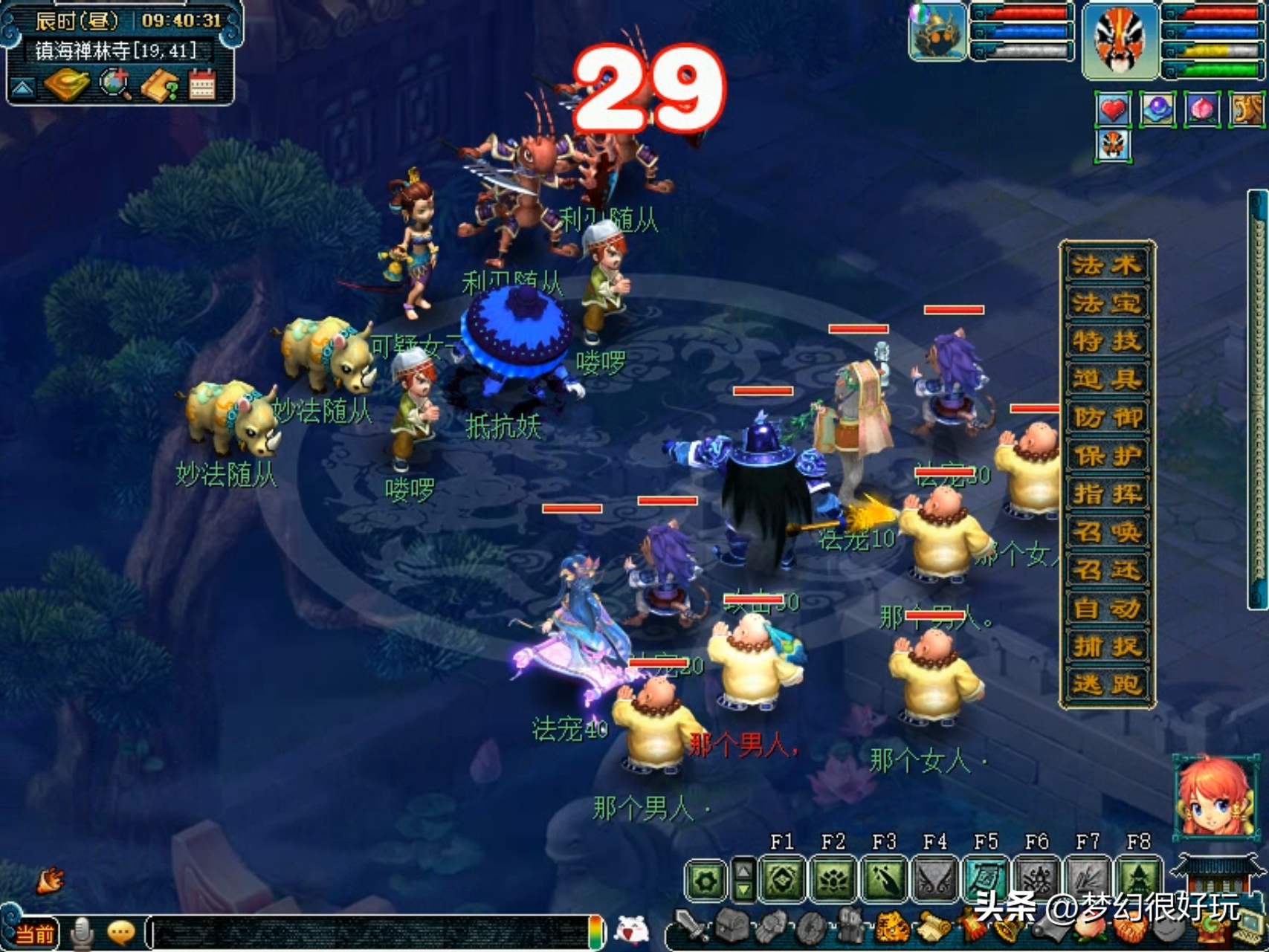Click the opera mask character portrait
1269x952 pixels.
coord(1120,40)
